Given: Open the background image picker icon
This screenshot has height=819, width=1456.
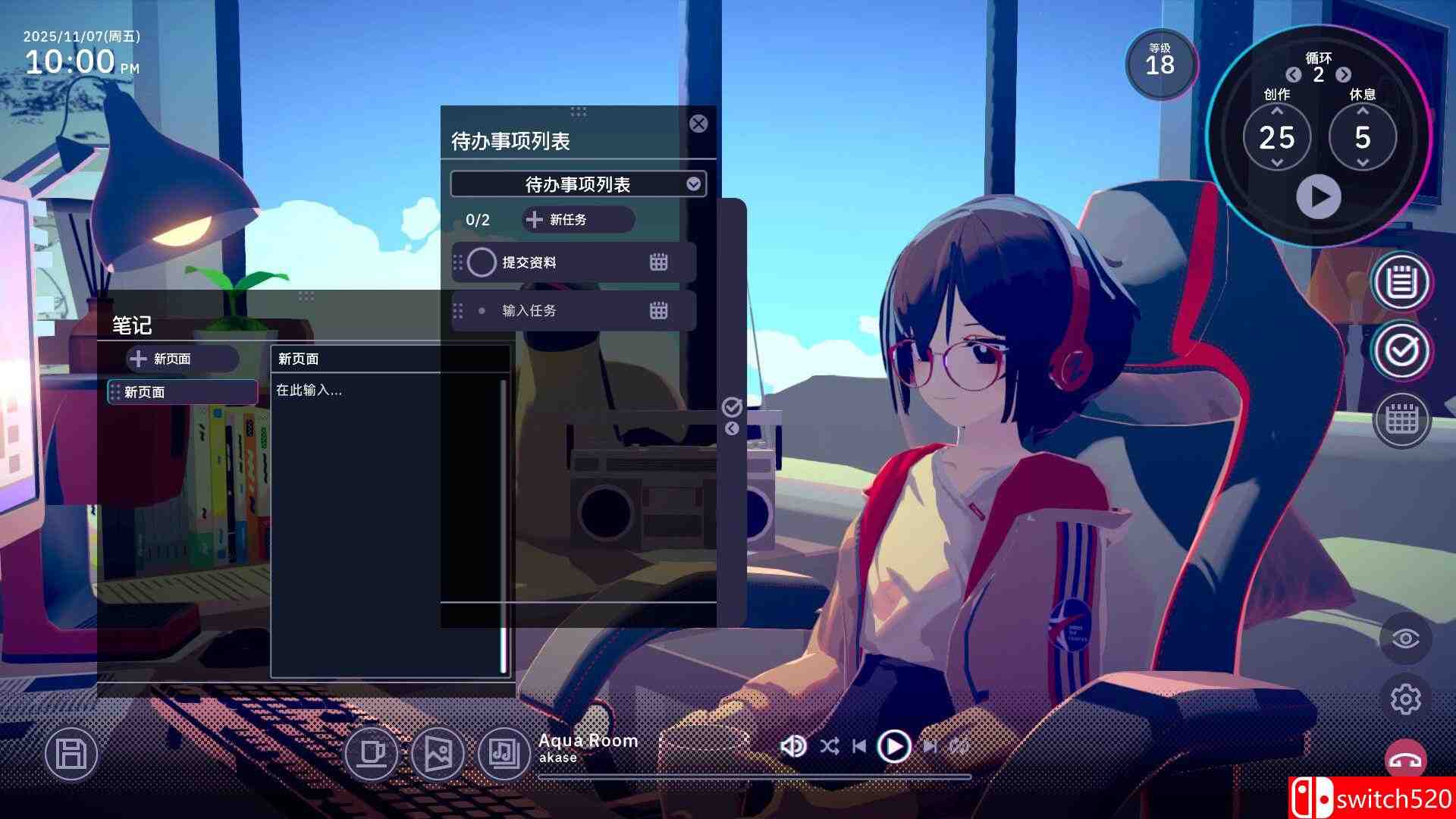Looking at the screenshot, I should click(x=438, y=755).
